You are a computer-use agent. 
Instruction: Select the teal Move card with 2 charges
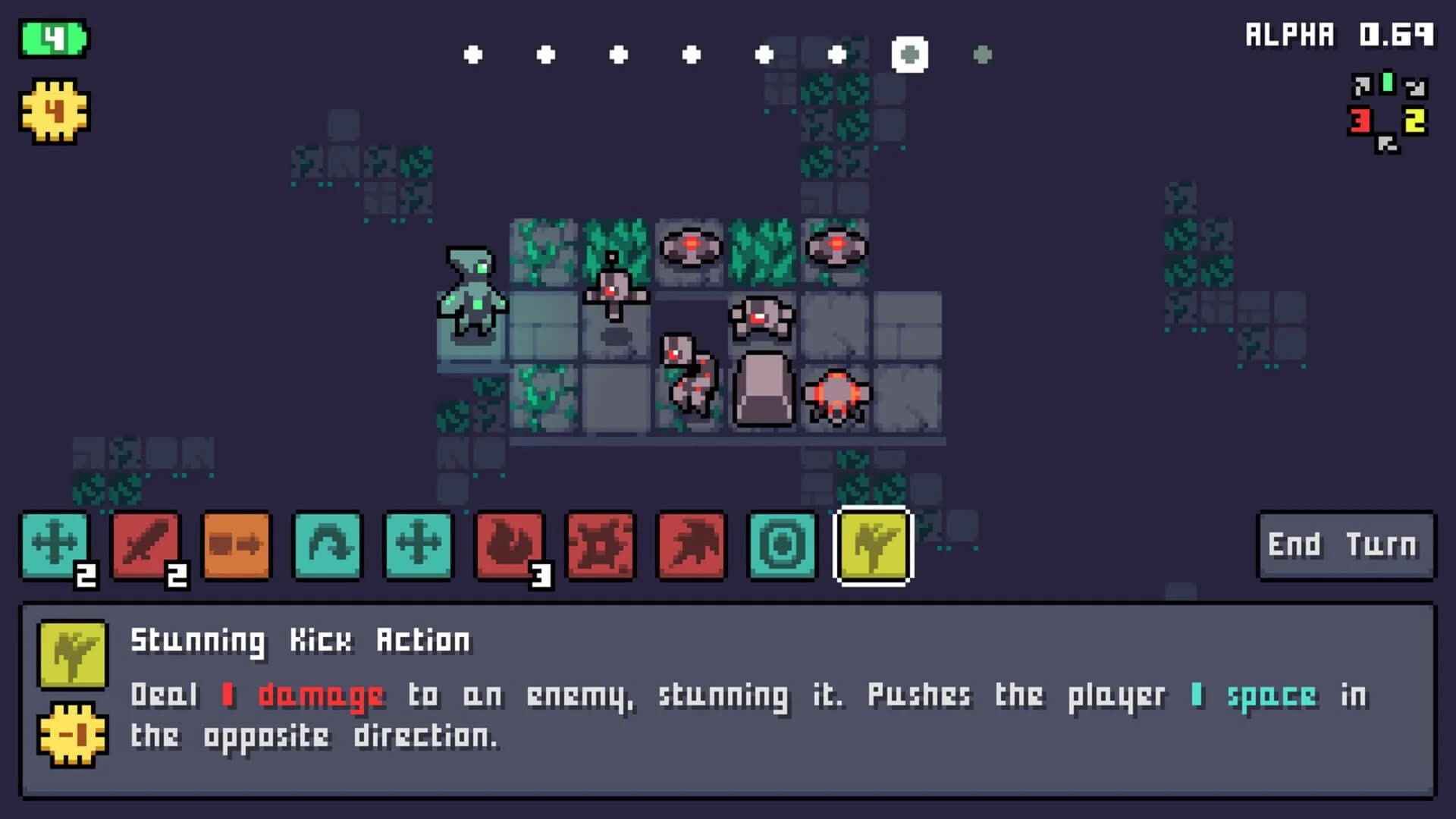[55, 546]
